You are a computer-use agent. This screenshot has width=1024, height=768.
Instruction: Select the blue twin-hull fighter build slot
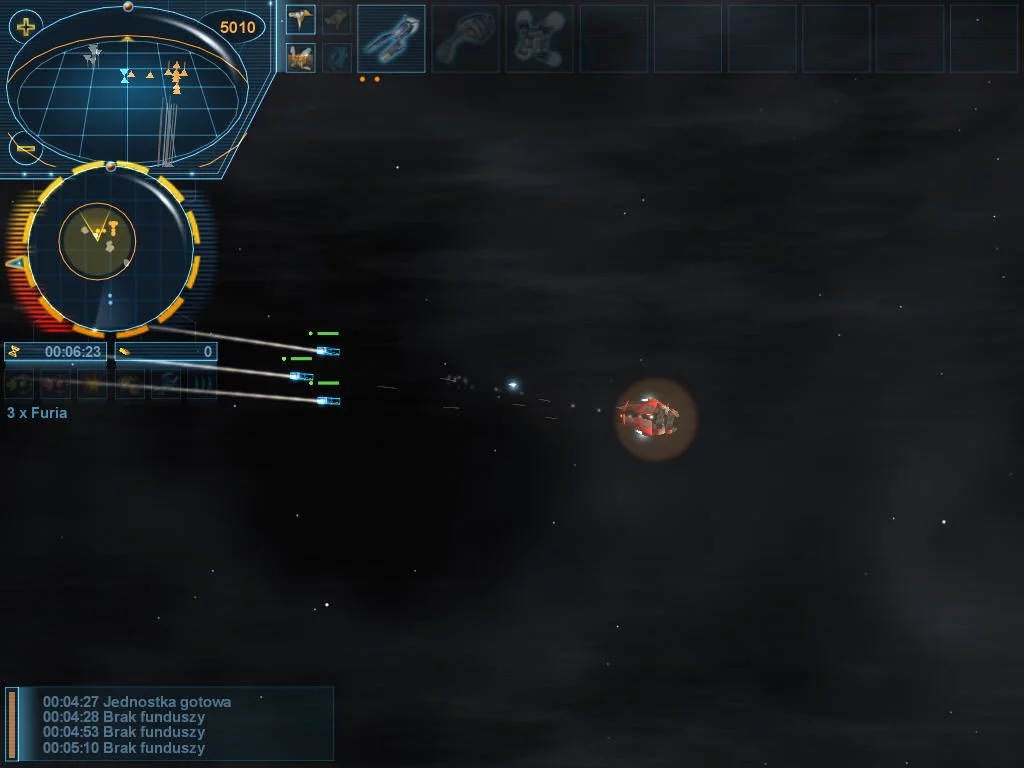click(391, 38)
